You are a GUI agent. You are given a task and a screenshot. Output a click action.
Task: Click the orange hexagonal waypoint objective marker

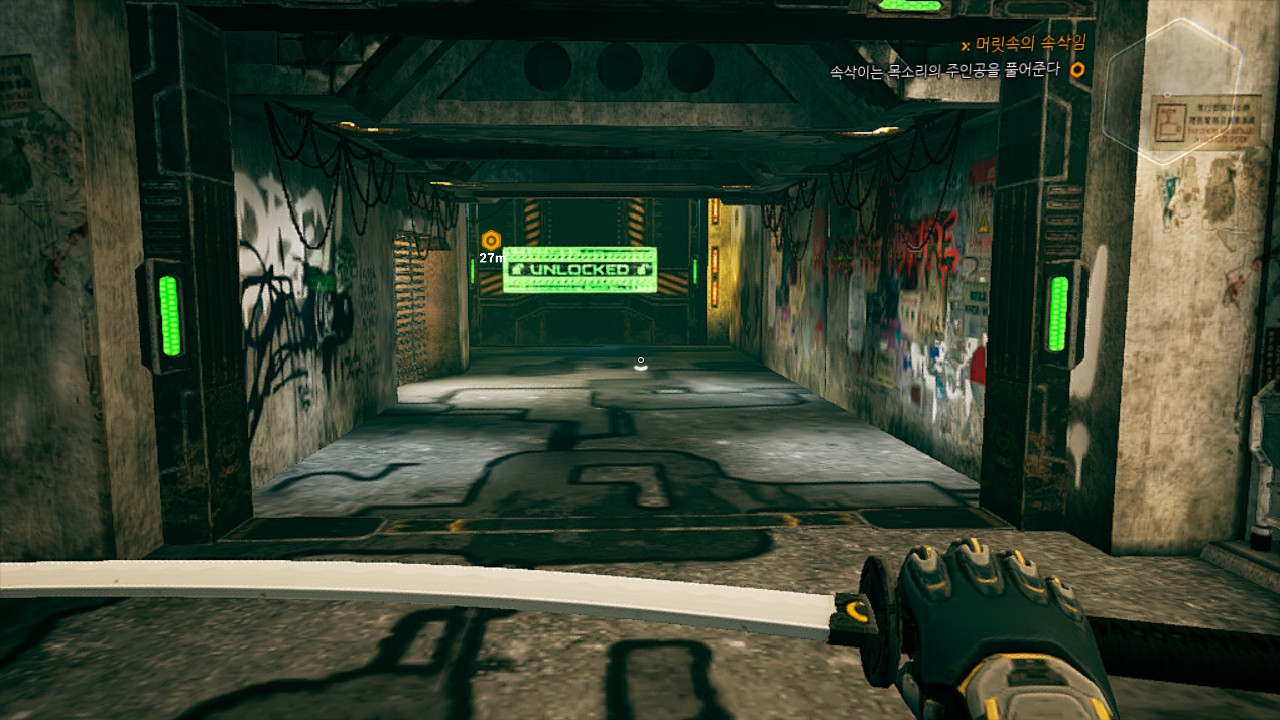tap(491, 239)
